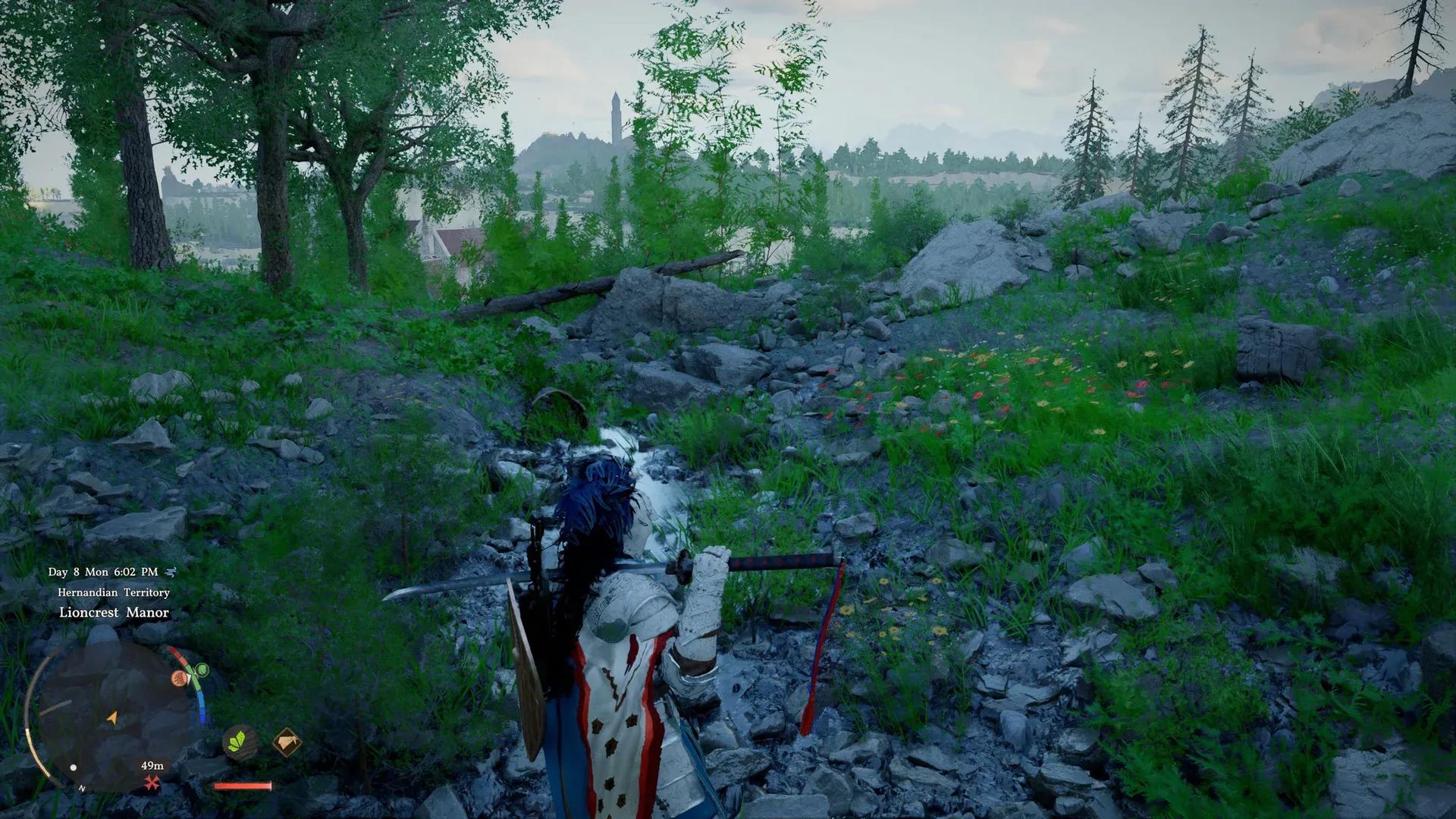
Task: Click the wind indicator icon beside the clock
Action: coord(171,571)
